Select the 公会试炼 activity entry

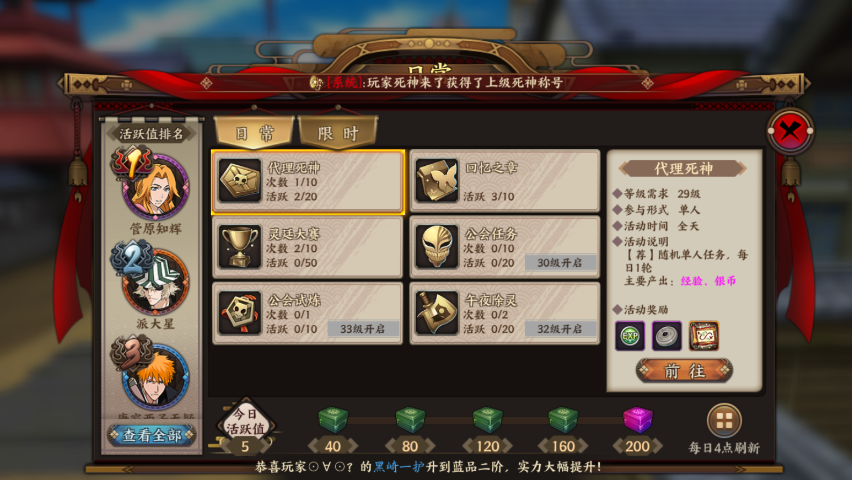pos(308,313)
